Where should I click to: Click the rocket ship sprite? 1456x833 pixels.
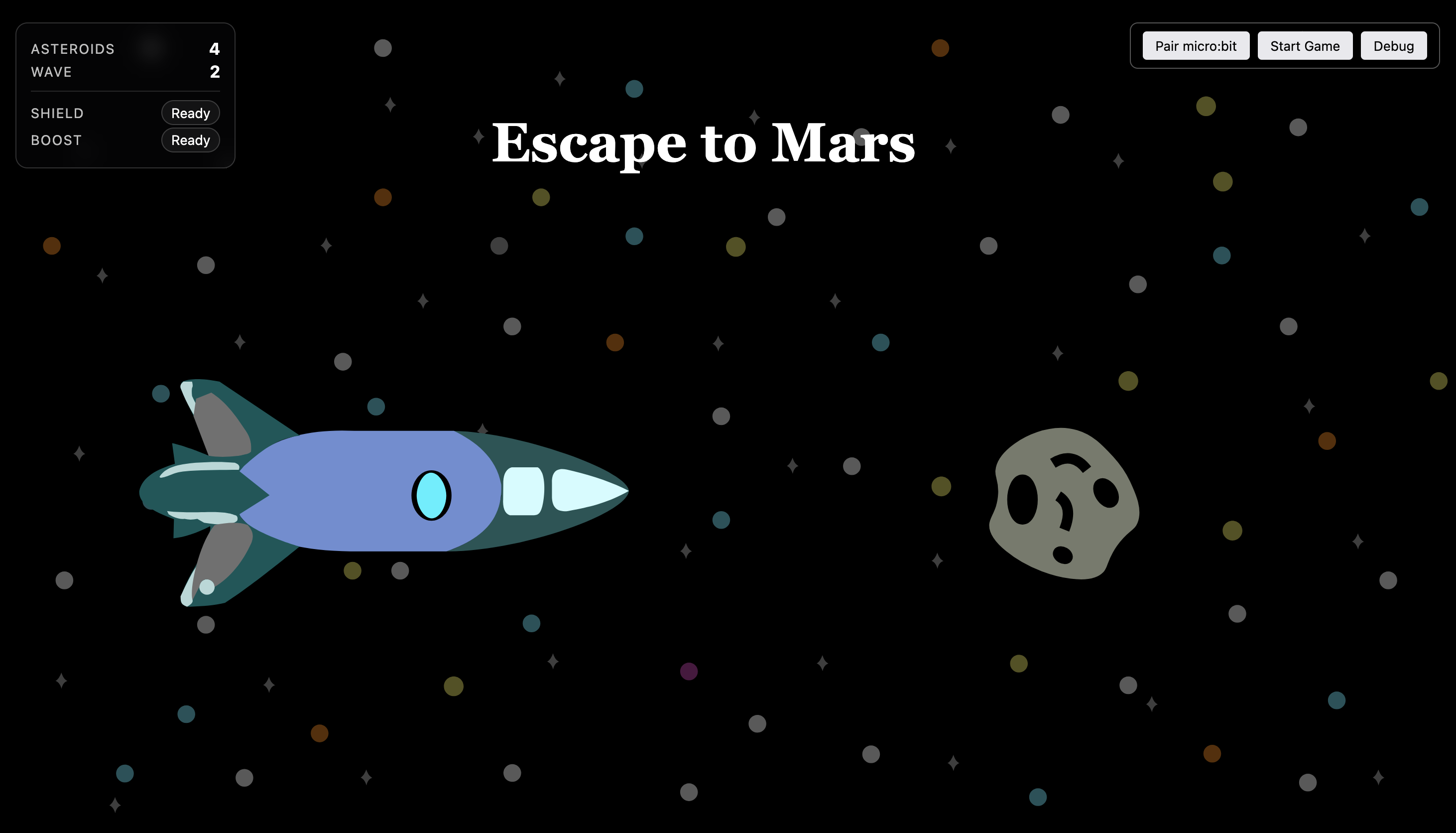pos(383,492)
